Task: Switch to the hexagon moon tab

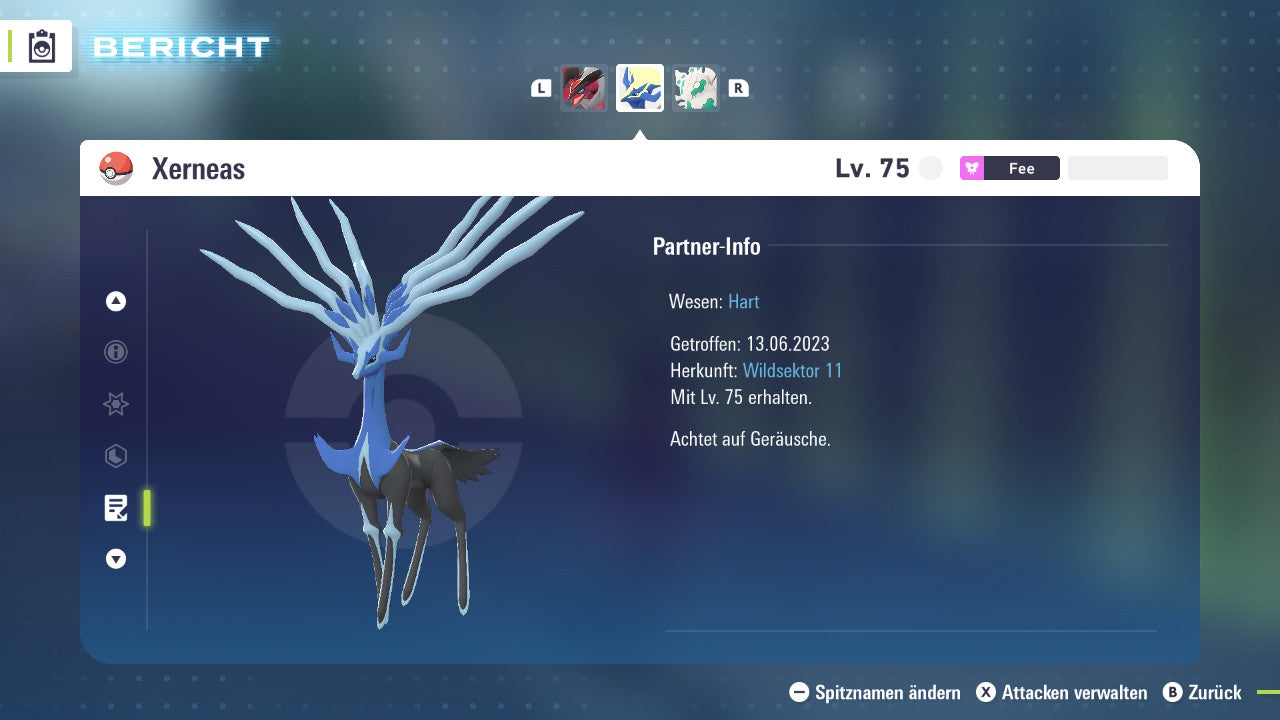Action: (x=116, y=456)
